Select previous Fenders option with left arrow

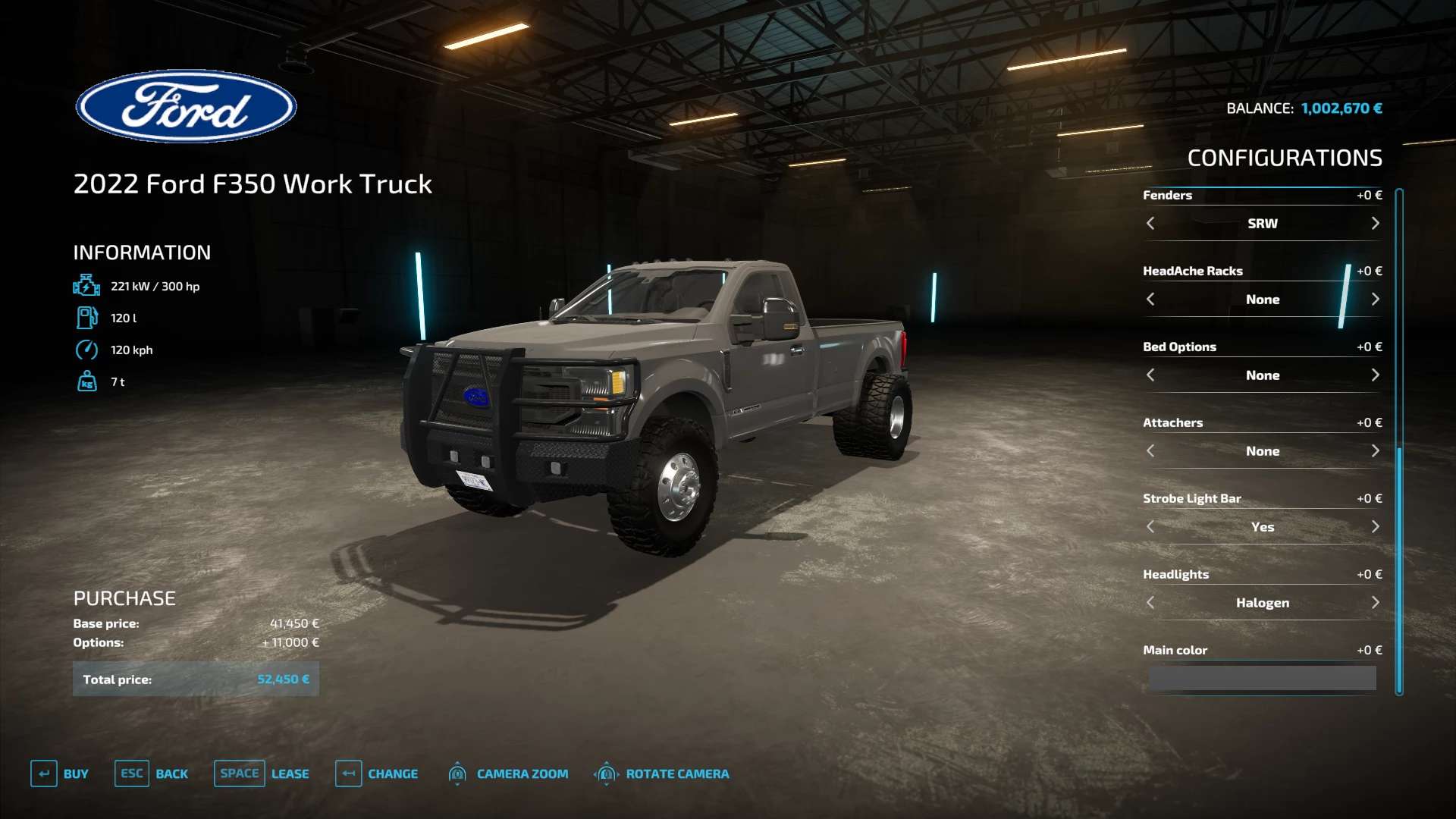click(1150, 224)
